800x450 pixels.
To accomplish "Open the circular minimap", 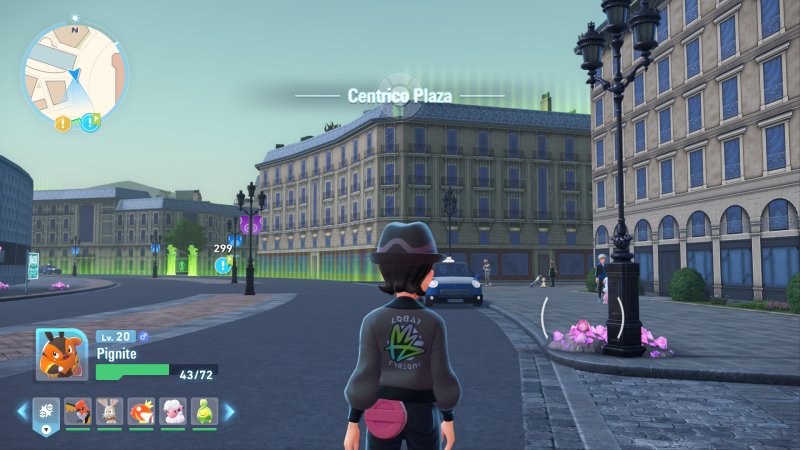I will [75, 72].
